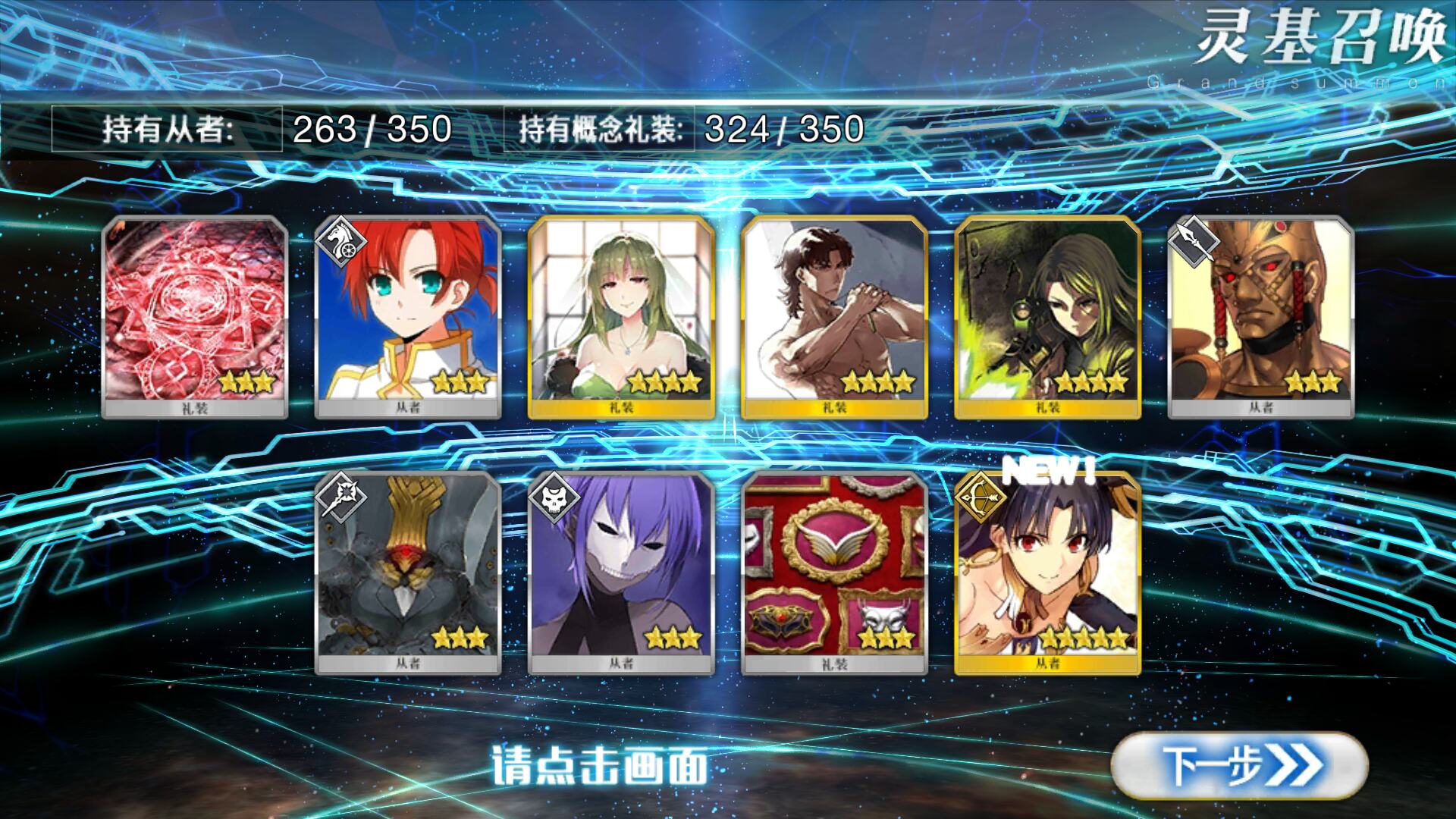
Task: Open the ornate masks craft essence card
Action: (x=834, y=573)
